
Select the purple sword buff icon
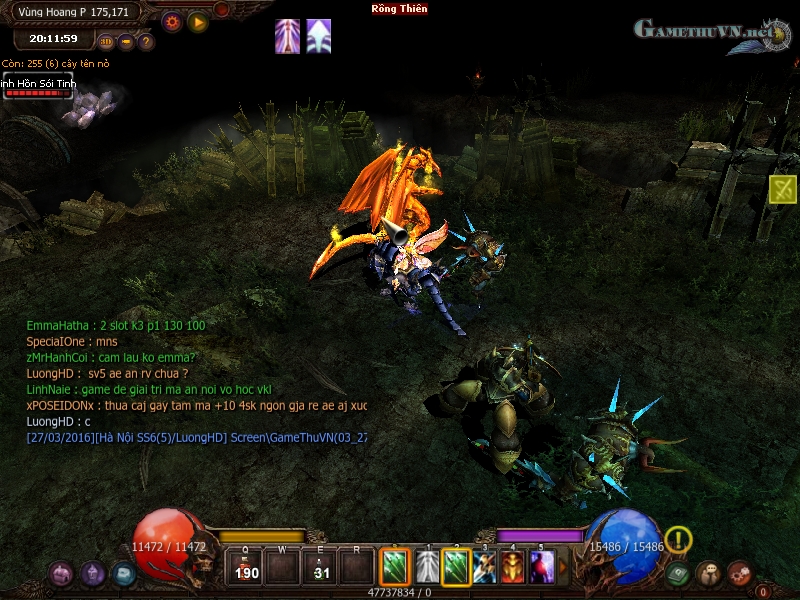click(x=288, y=36)
